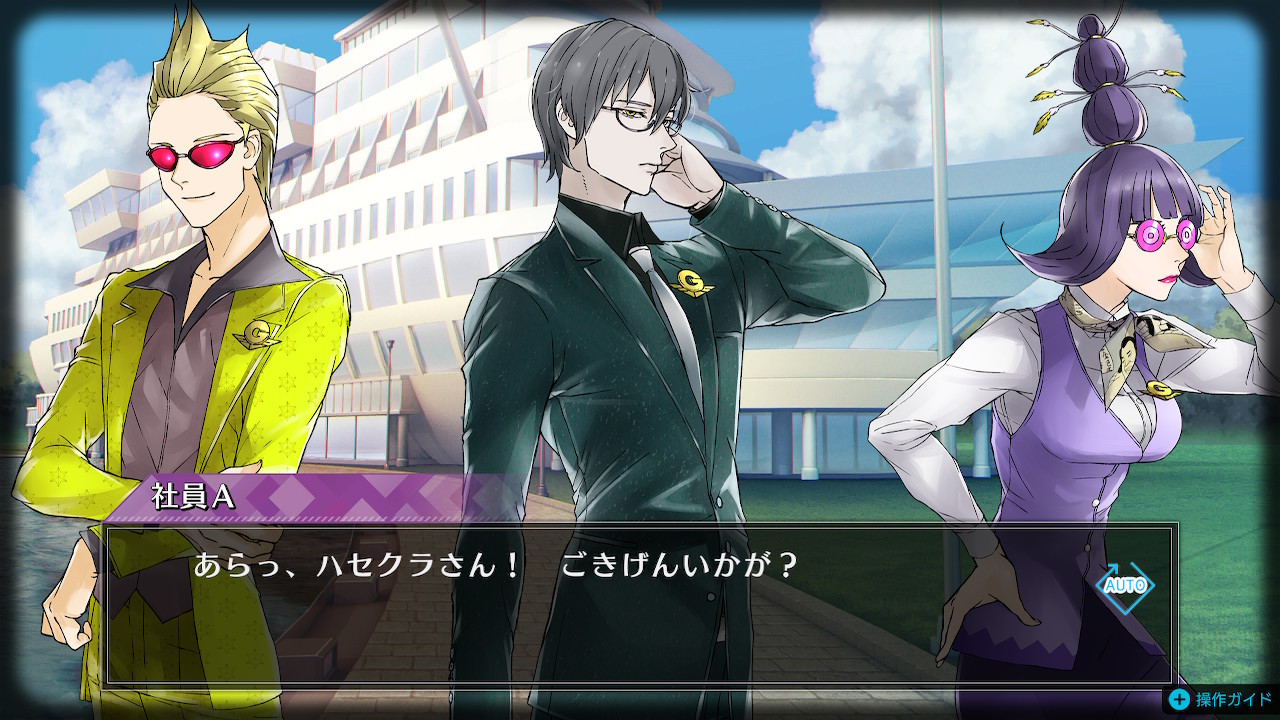
Task: Open the 操作ガイド controls guide
Action: 1220,699
